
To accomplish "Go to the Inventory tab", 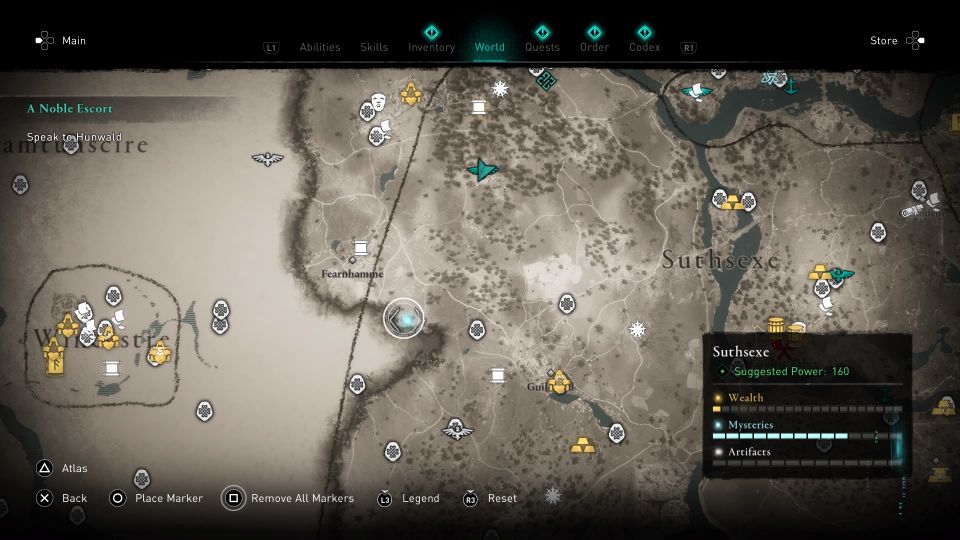I will pyautogui.click(x=431, y=47).
